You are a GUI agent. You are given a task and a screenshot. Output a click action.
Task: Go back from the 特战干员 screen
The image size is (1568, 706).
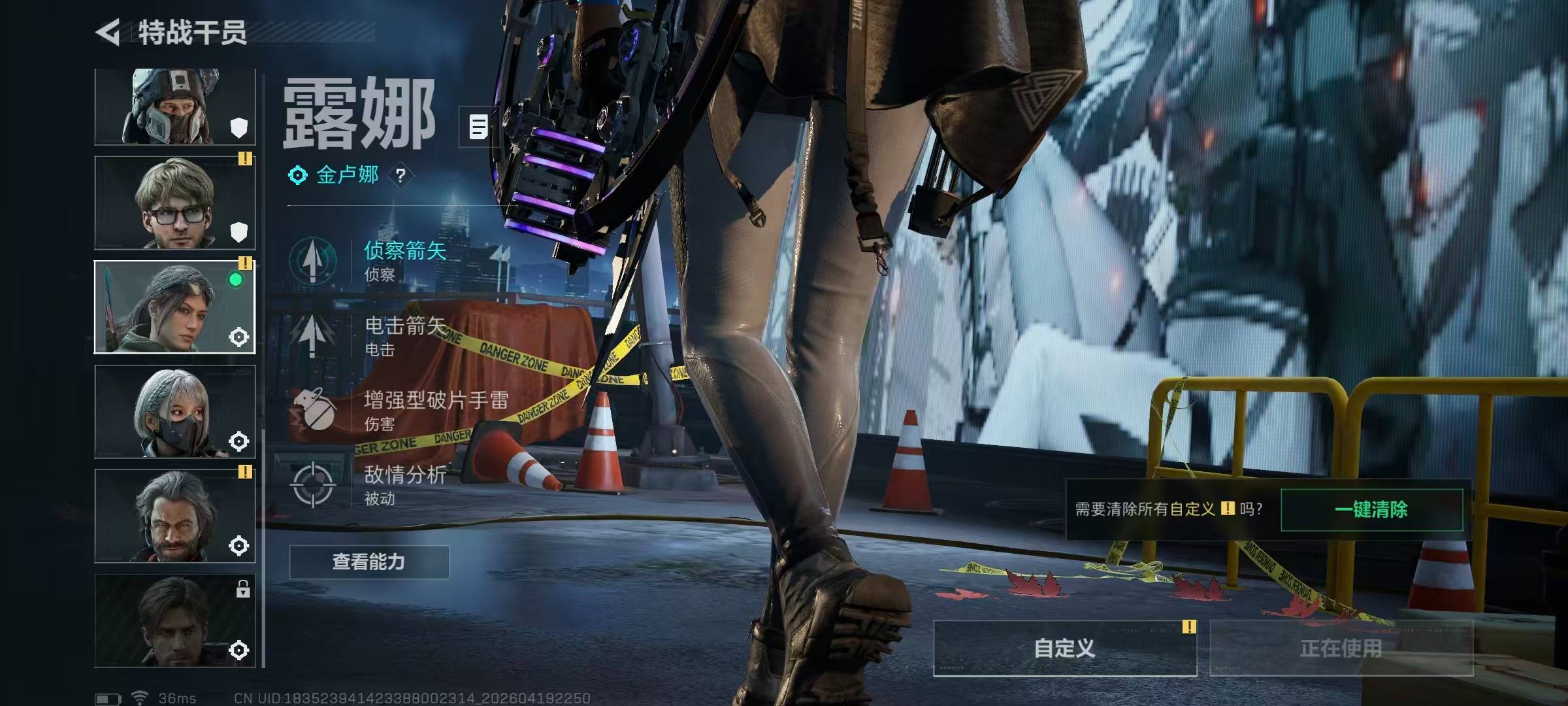(109, 32)
